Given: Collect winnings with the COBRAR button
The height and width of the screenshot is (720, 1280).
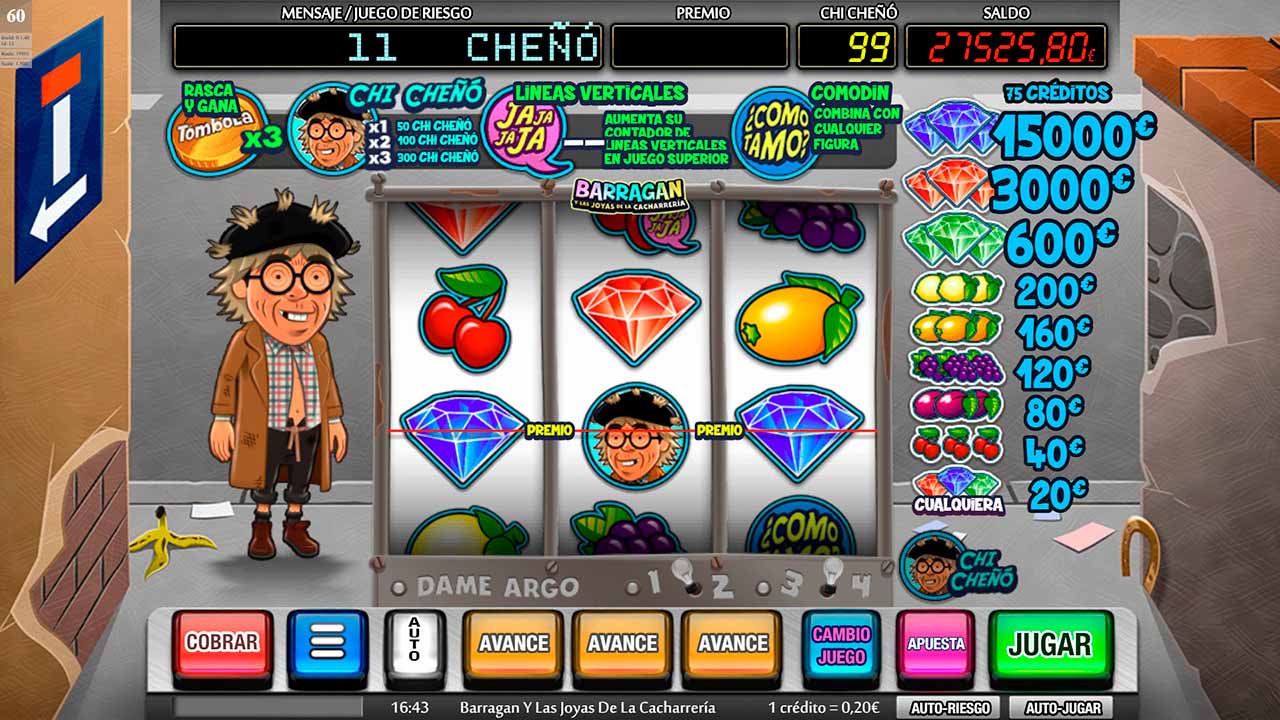Looking at the screenshot, I should [x=222, y=643].
